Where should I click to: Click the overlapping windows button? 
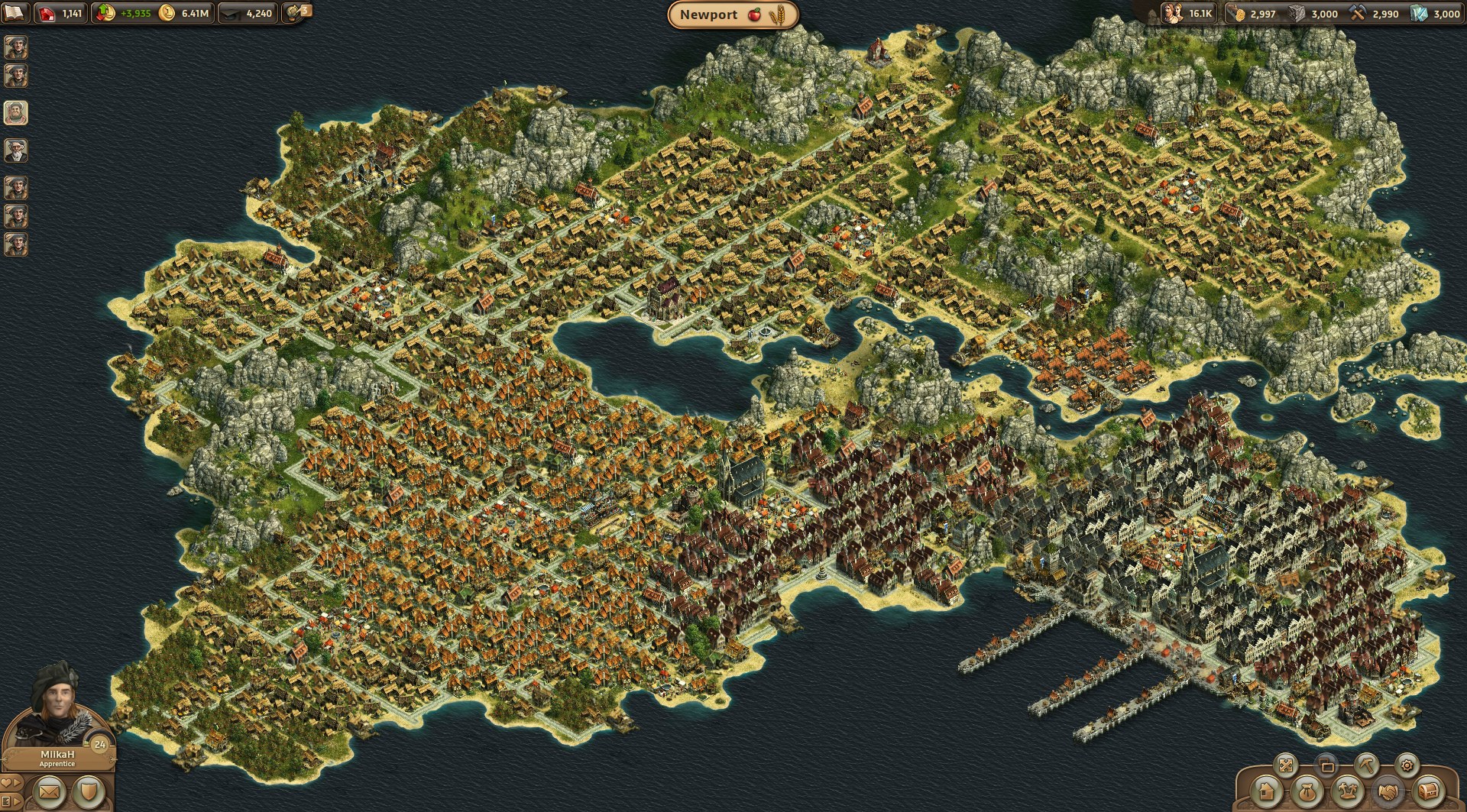click(1327, 765)
